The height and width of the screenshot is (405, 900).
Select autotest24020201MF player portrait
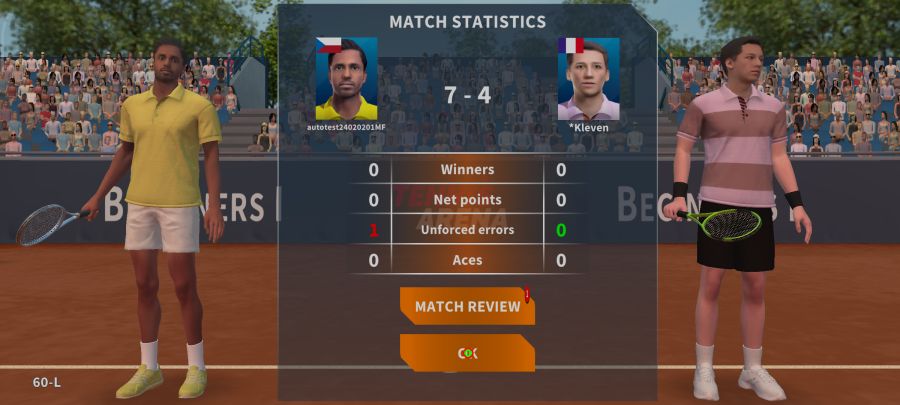click(346, 79)
